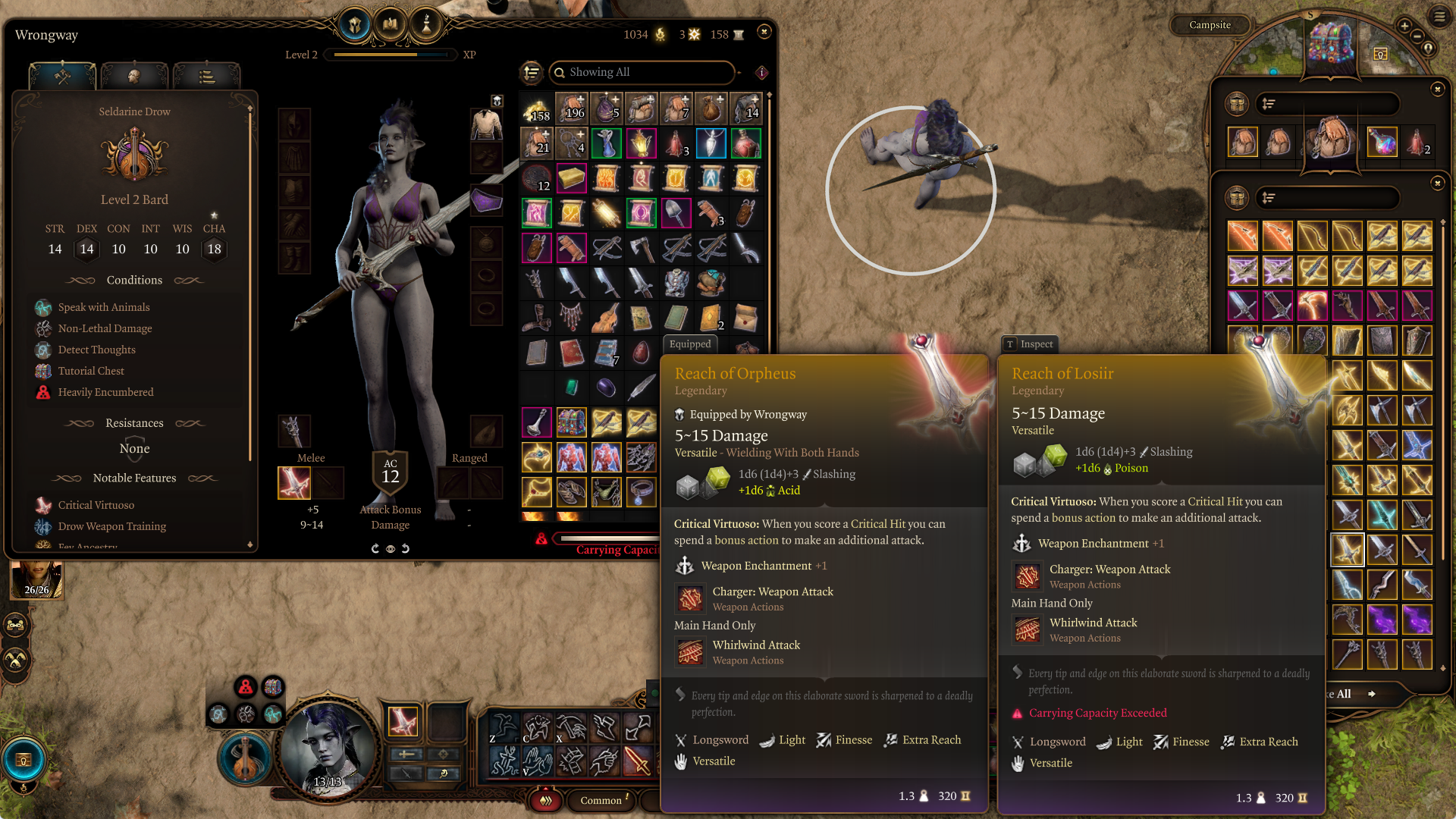Close the lower weapons container panel
The width and height of the screenshot is (1456, 819).
(x=1437, y=184)
